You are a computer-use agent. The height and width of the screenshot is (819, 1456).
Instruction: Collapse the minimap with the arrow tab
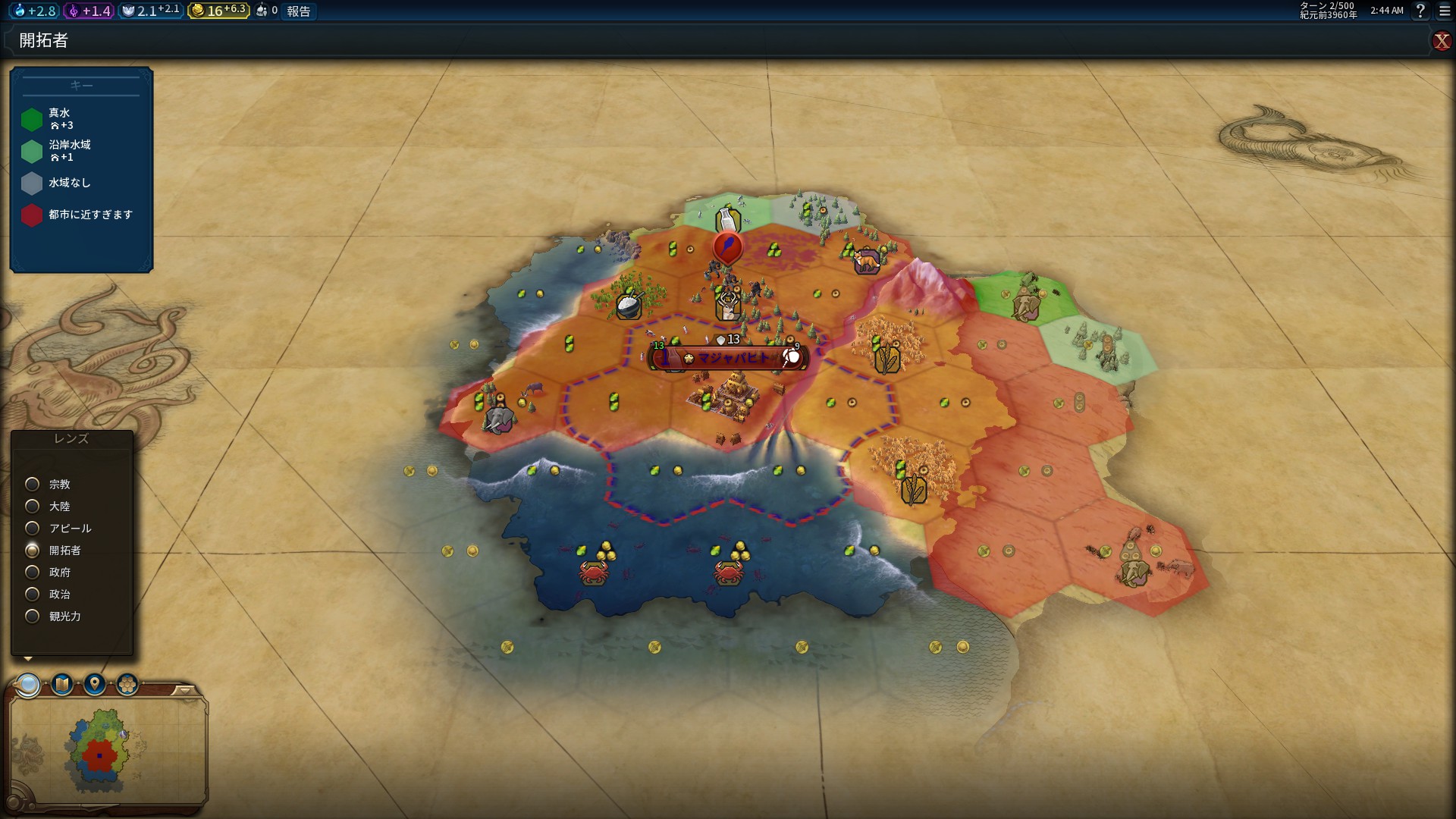[184, 690]
